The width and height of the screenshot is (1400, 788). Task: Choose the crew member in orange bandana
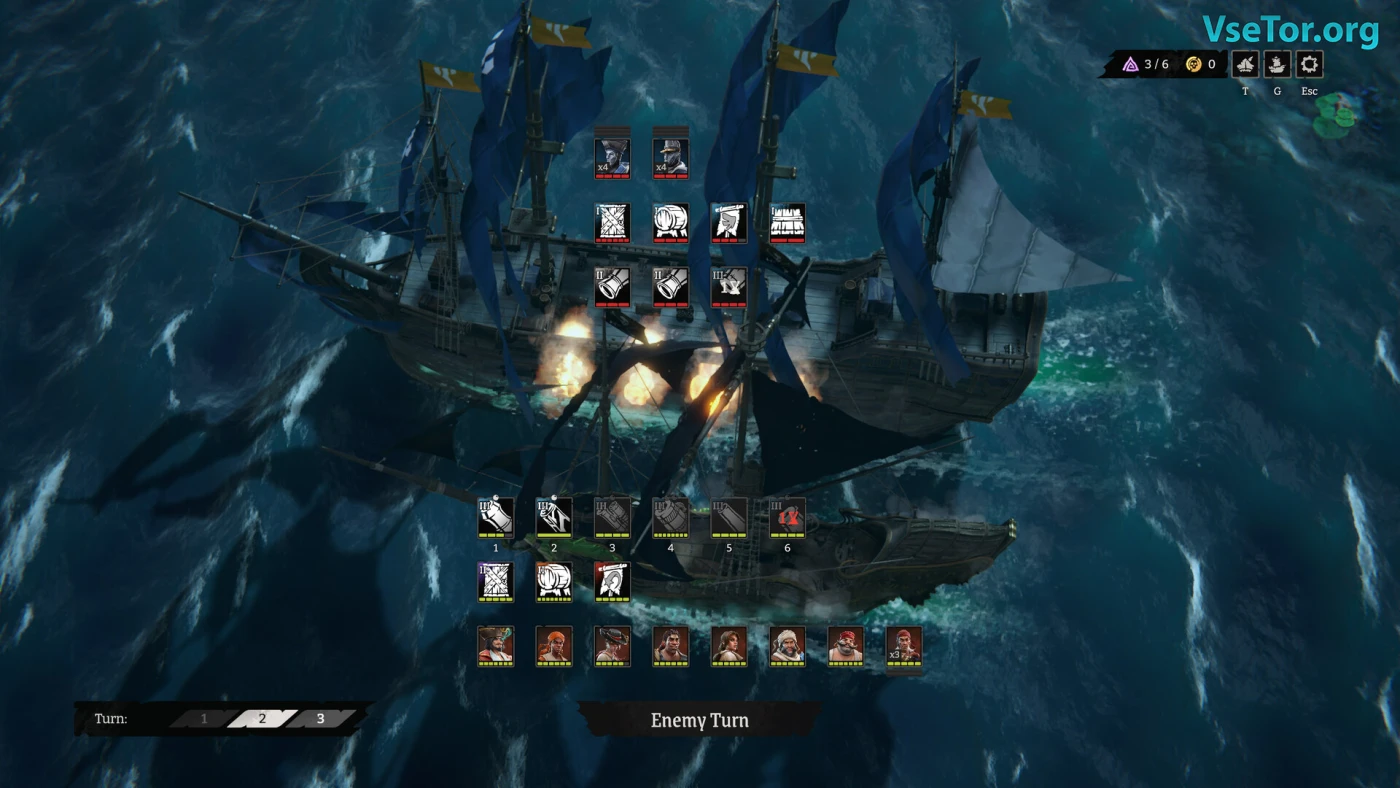554,645
